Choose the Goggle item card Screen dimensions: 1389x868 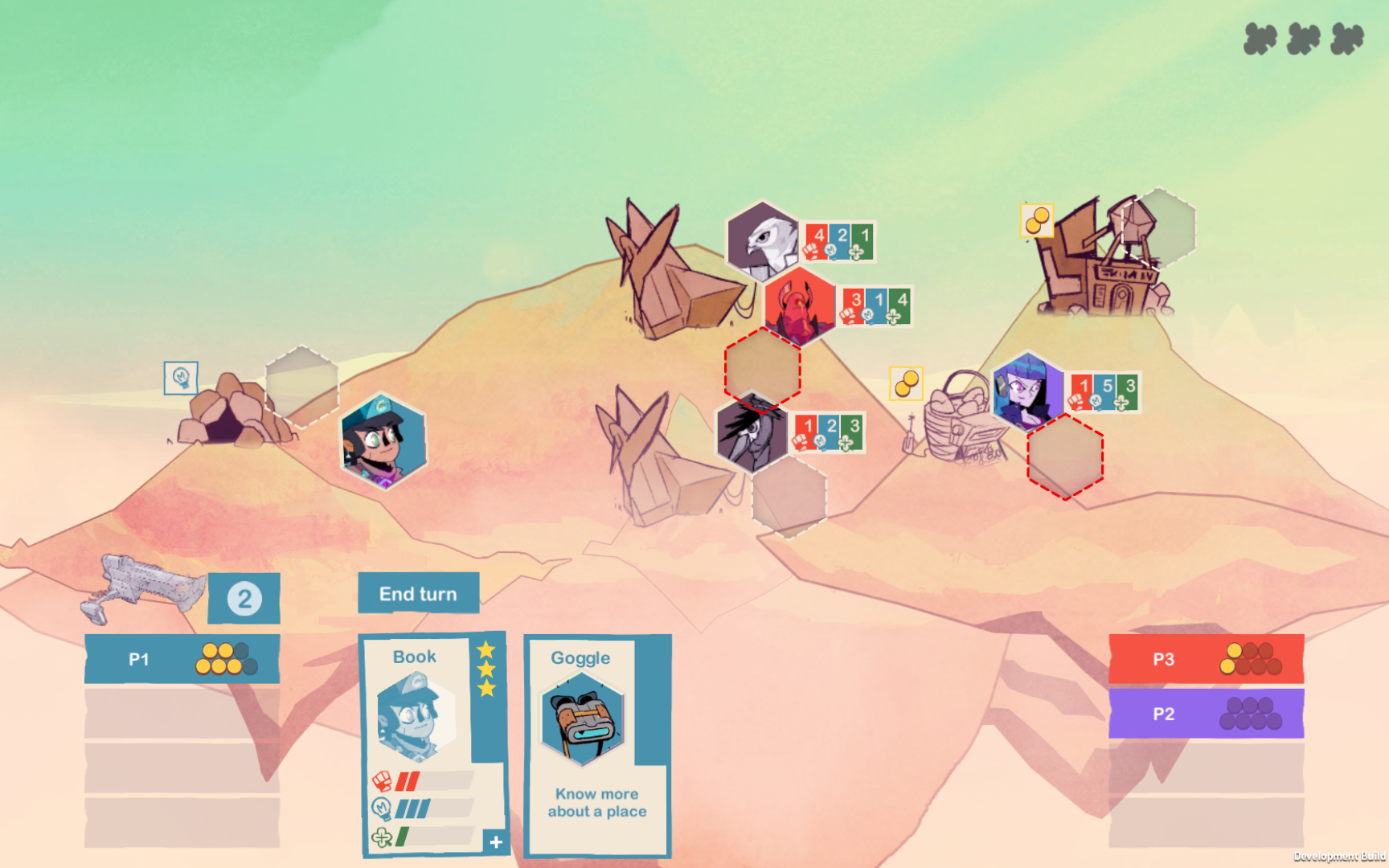pyautogui.click(x=596, y=743)
